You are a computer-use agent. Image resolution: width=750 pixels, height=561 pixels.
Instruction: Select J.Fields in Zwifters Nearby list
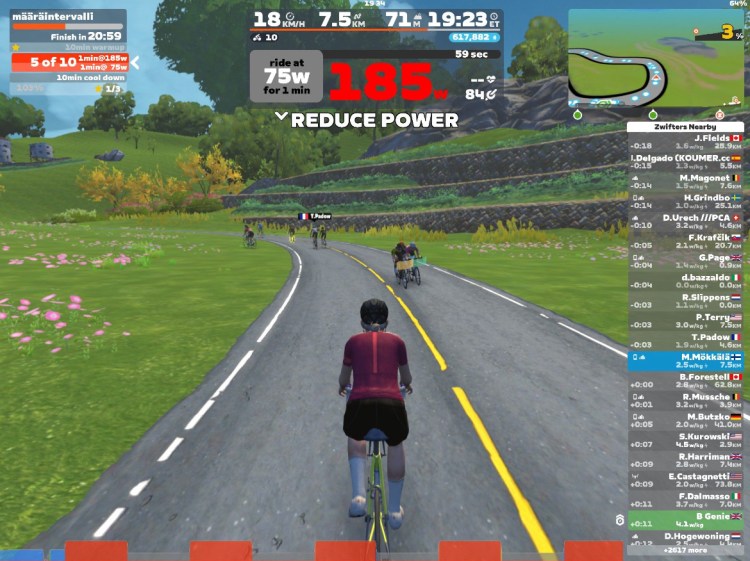tap(686, 141)
